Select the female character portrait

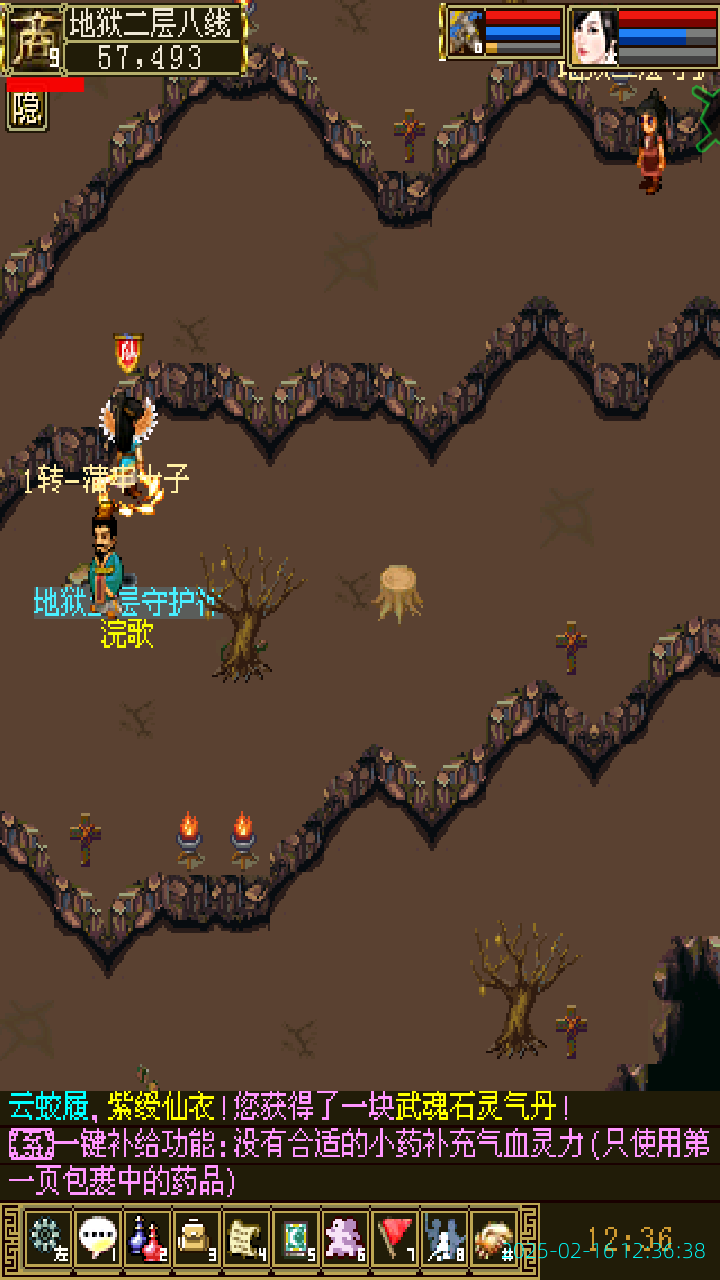pyautogui.click(x=593, y=36)
